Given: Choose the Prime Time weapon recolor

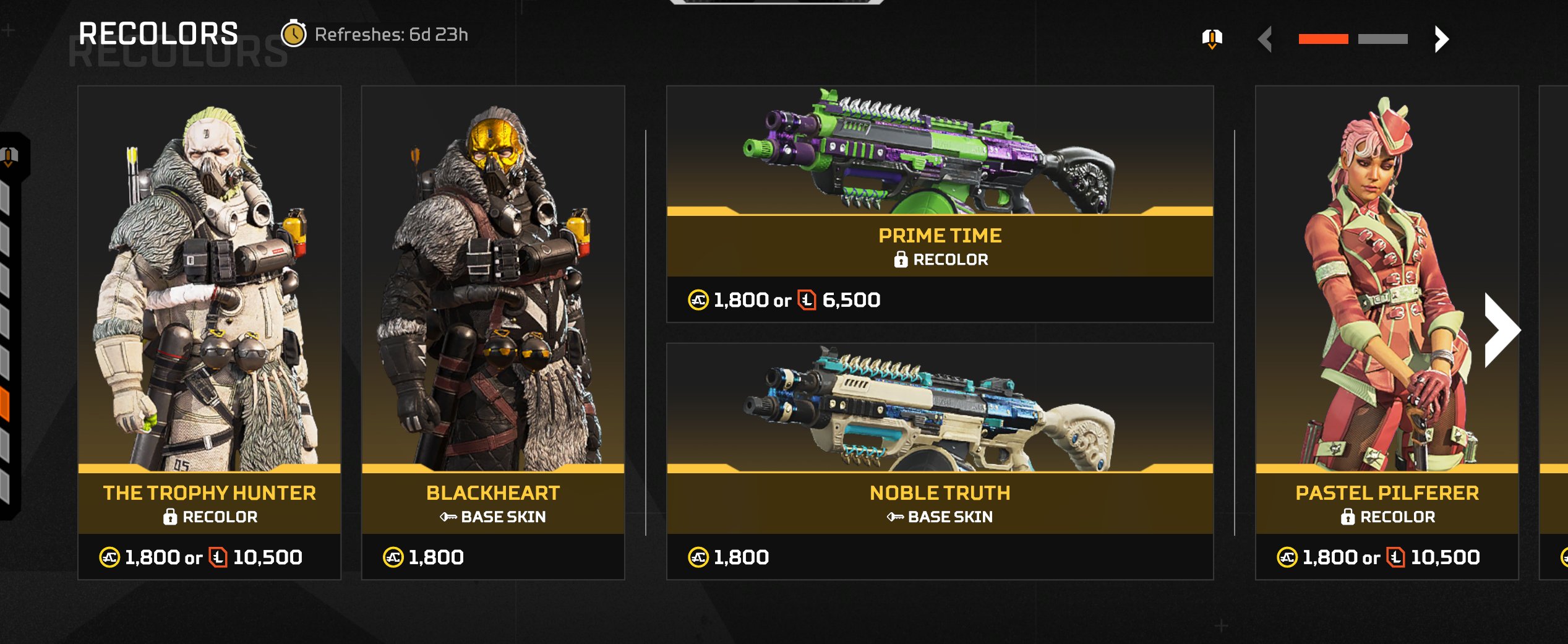Looking at the screenshot, I should (x=939, y=204).
